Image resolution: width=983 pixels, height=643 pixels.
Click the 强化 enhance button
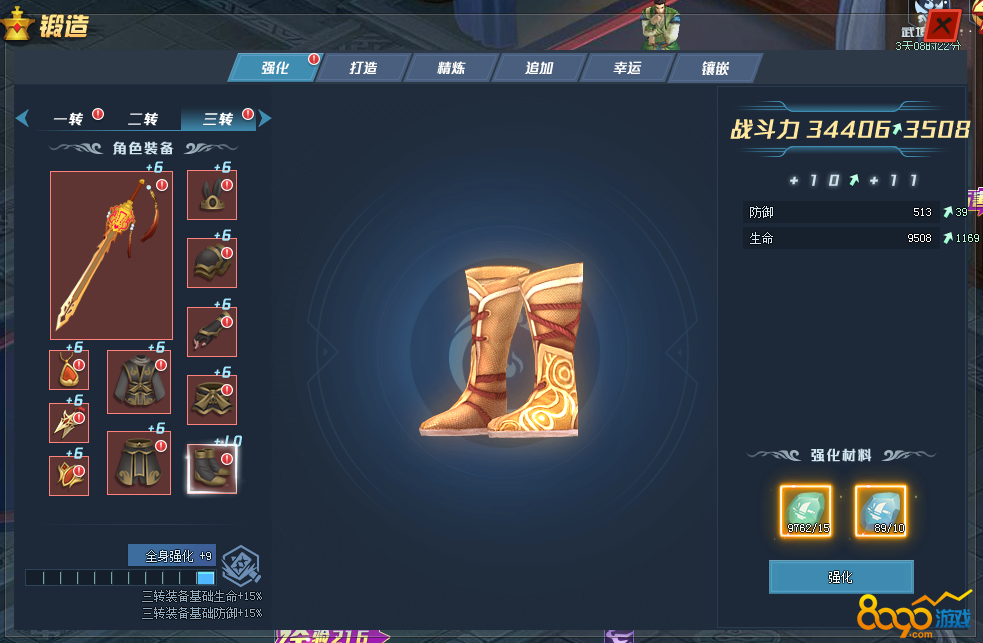point(841,577)
